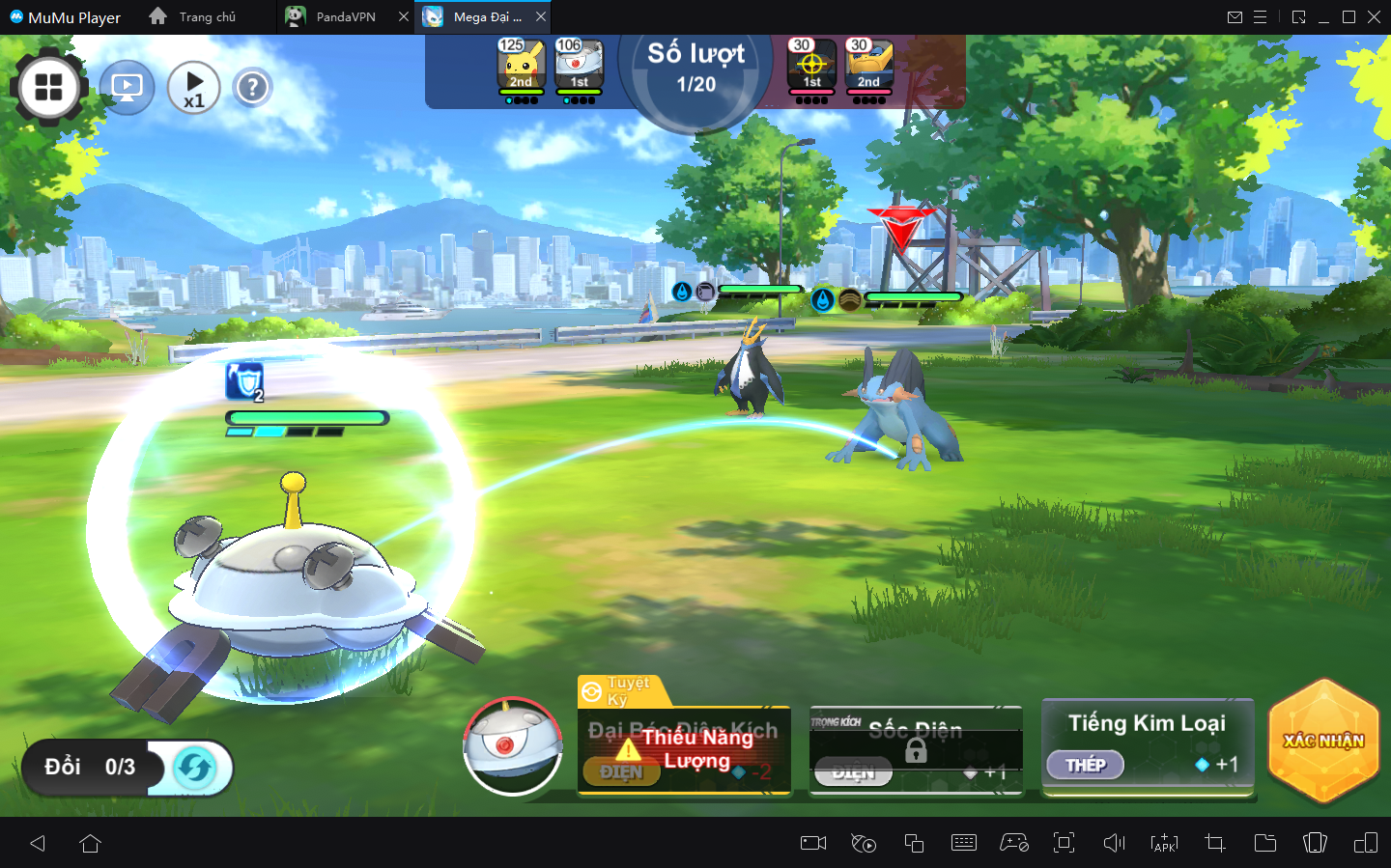1391x868 pixels.
Task: Open the Đổi swap Pokémon button
Action: (x=127, y=768)
